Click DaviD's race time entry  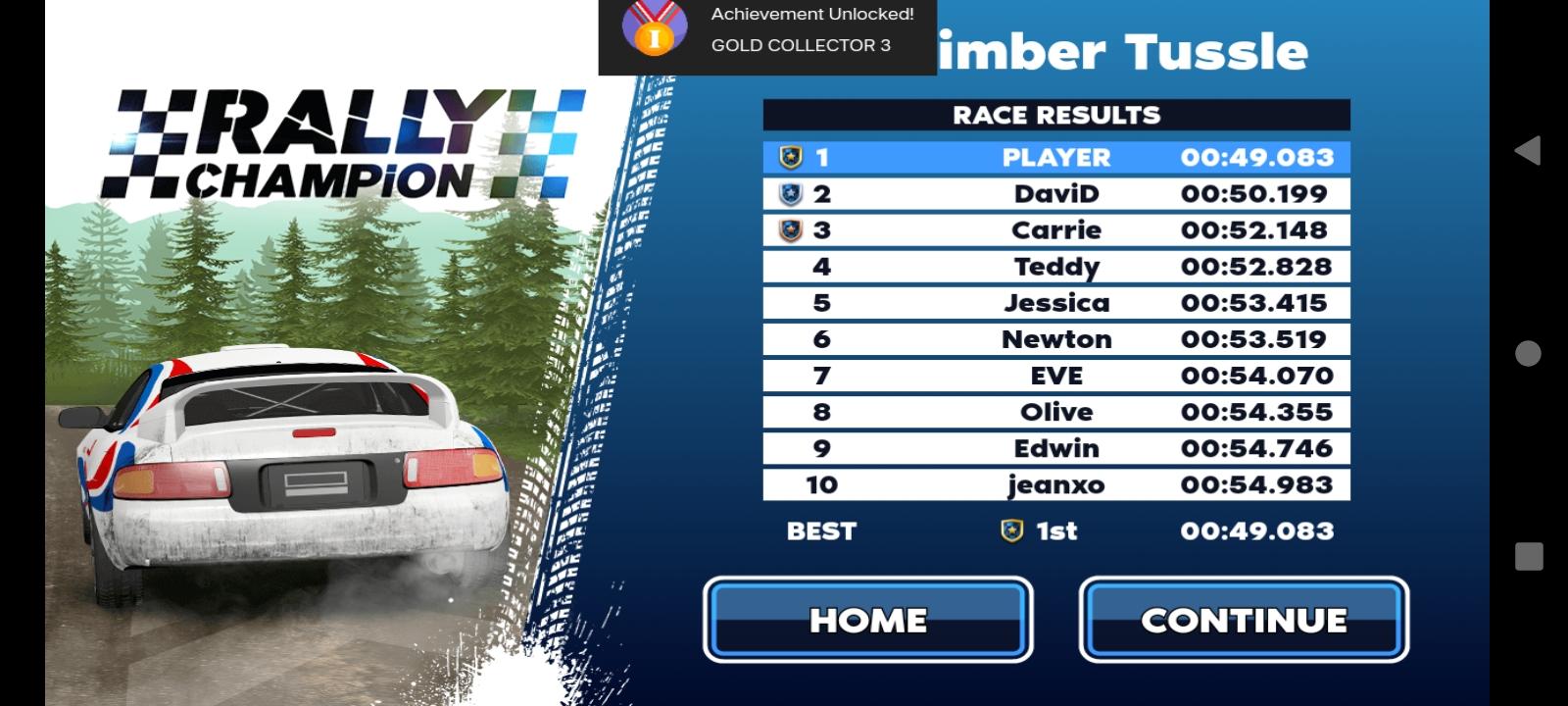1255,193
